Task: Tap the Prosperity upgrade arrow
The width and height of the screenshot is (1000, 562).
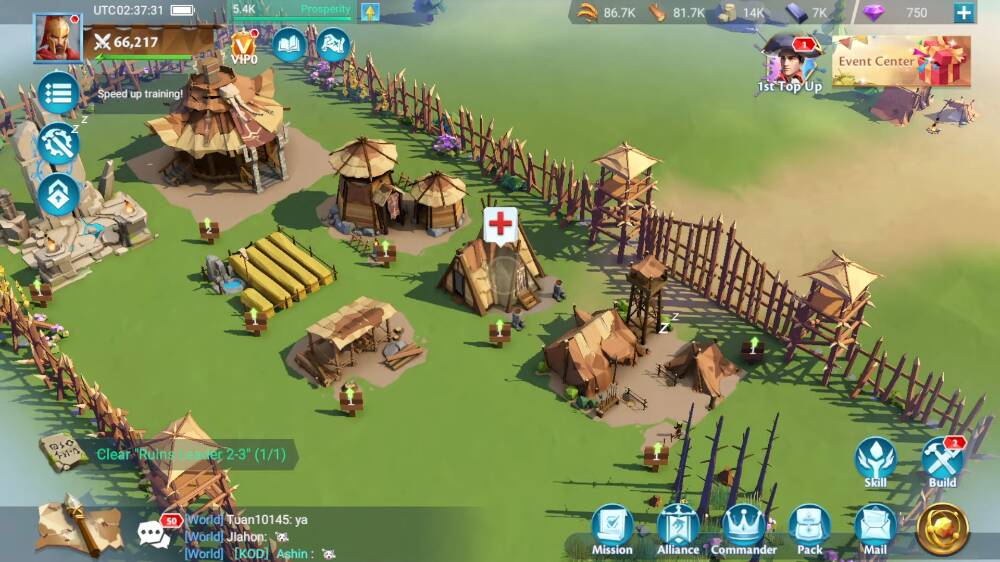Action: [x=370, y=13]
